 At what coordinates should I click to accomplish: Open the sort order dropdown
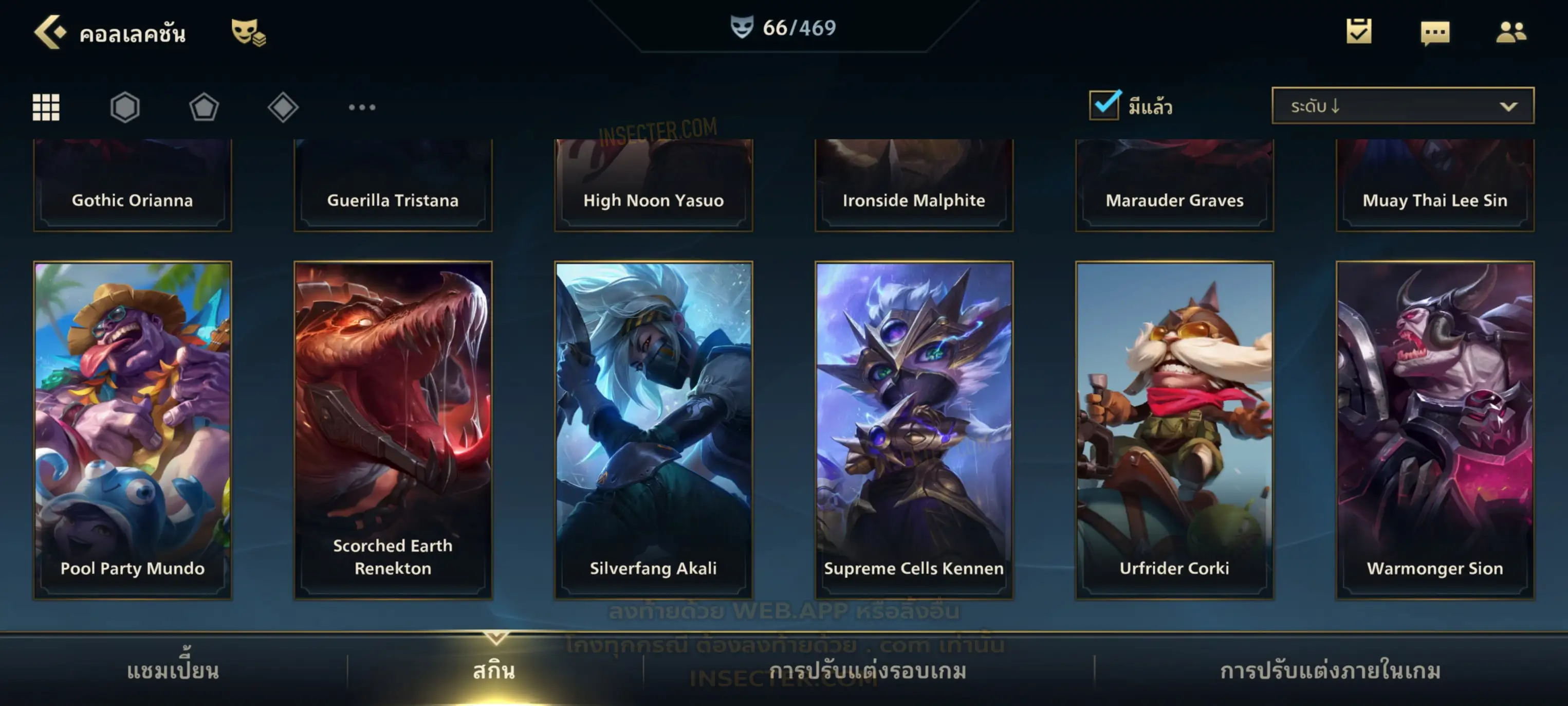coord(1403,105)
